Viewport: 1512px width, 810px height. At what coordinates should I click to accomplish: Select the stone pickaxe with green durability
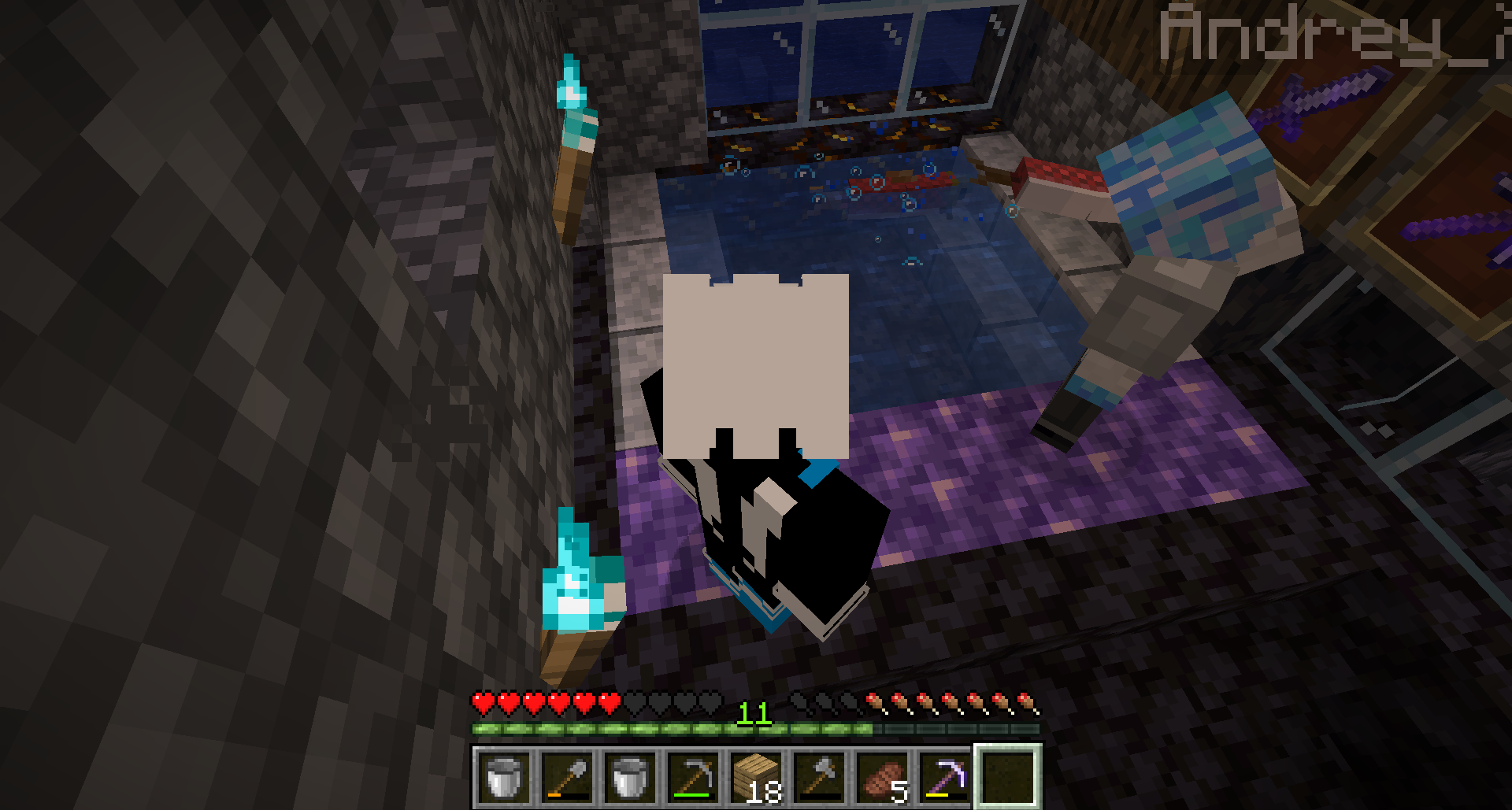[694, 776]
